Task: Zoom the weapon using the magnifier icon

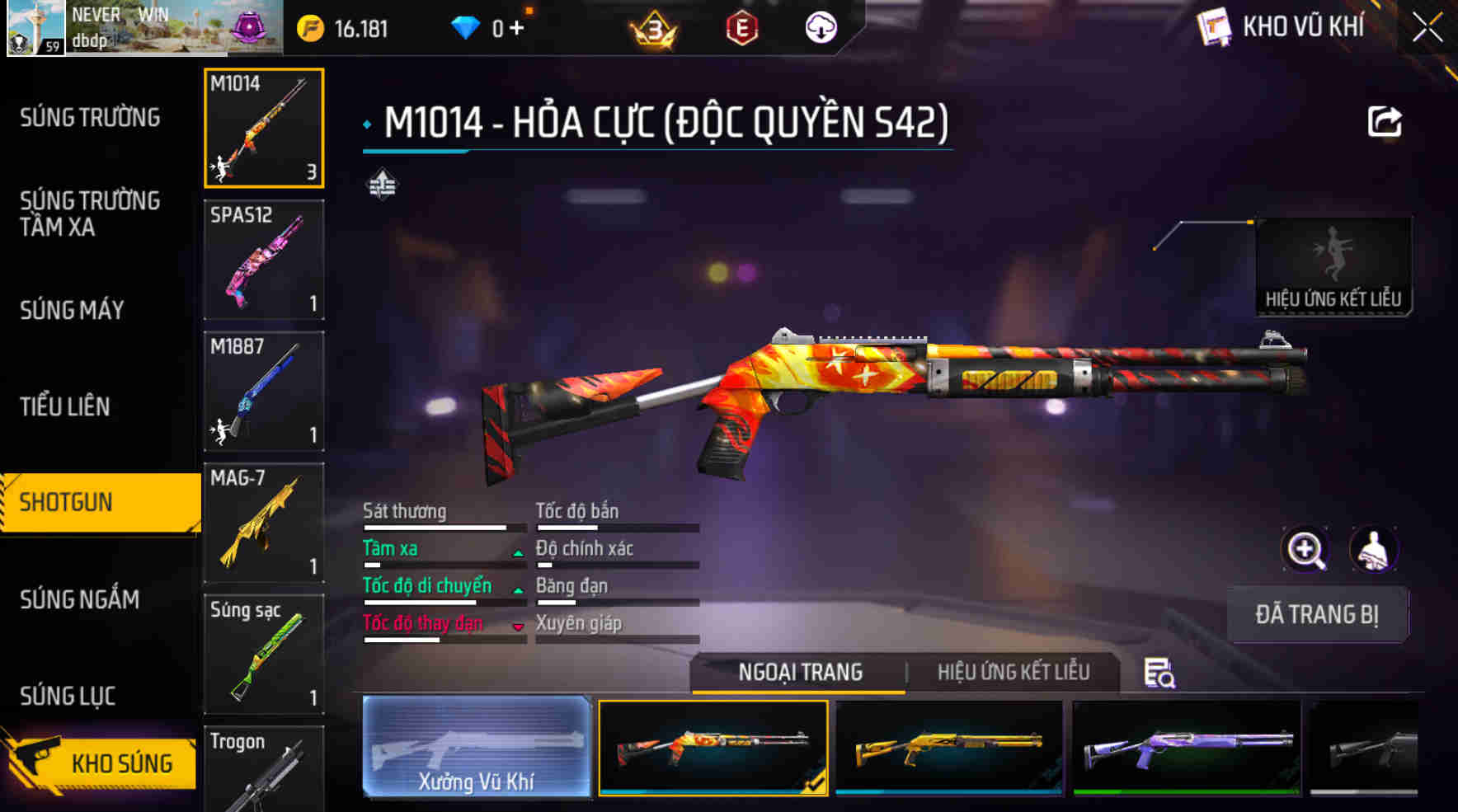Action: pos(1305,550)
